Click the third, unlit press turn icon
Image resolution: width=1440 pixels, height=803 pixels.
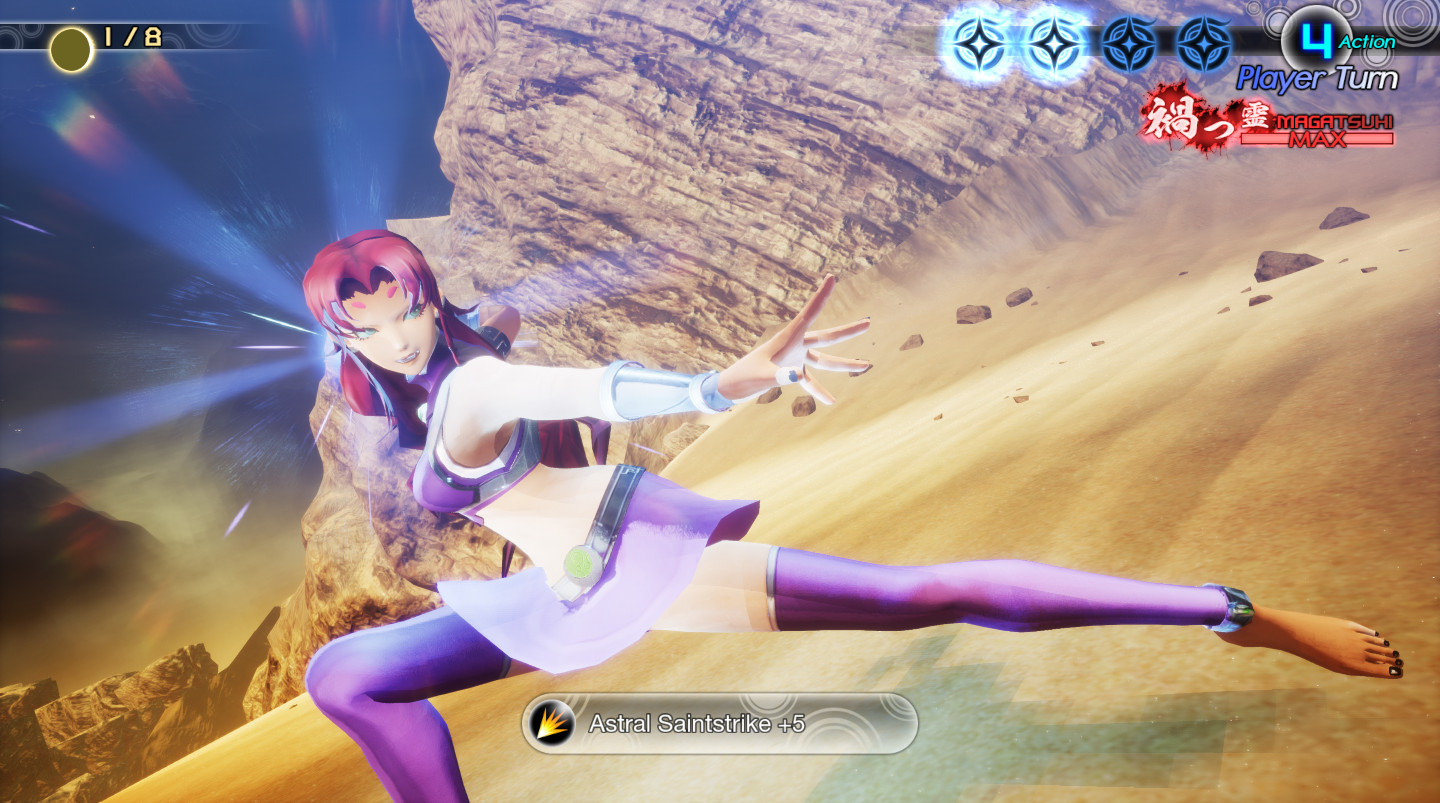[x=1130, y=42]
